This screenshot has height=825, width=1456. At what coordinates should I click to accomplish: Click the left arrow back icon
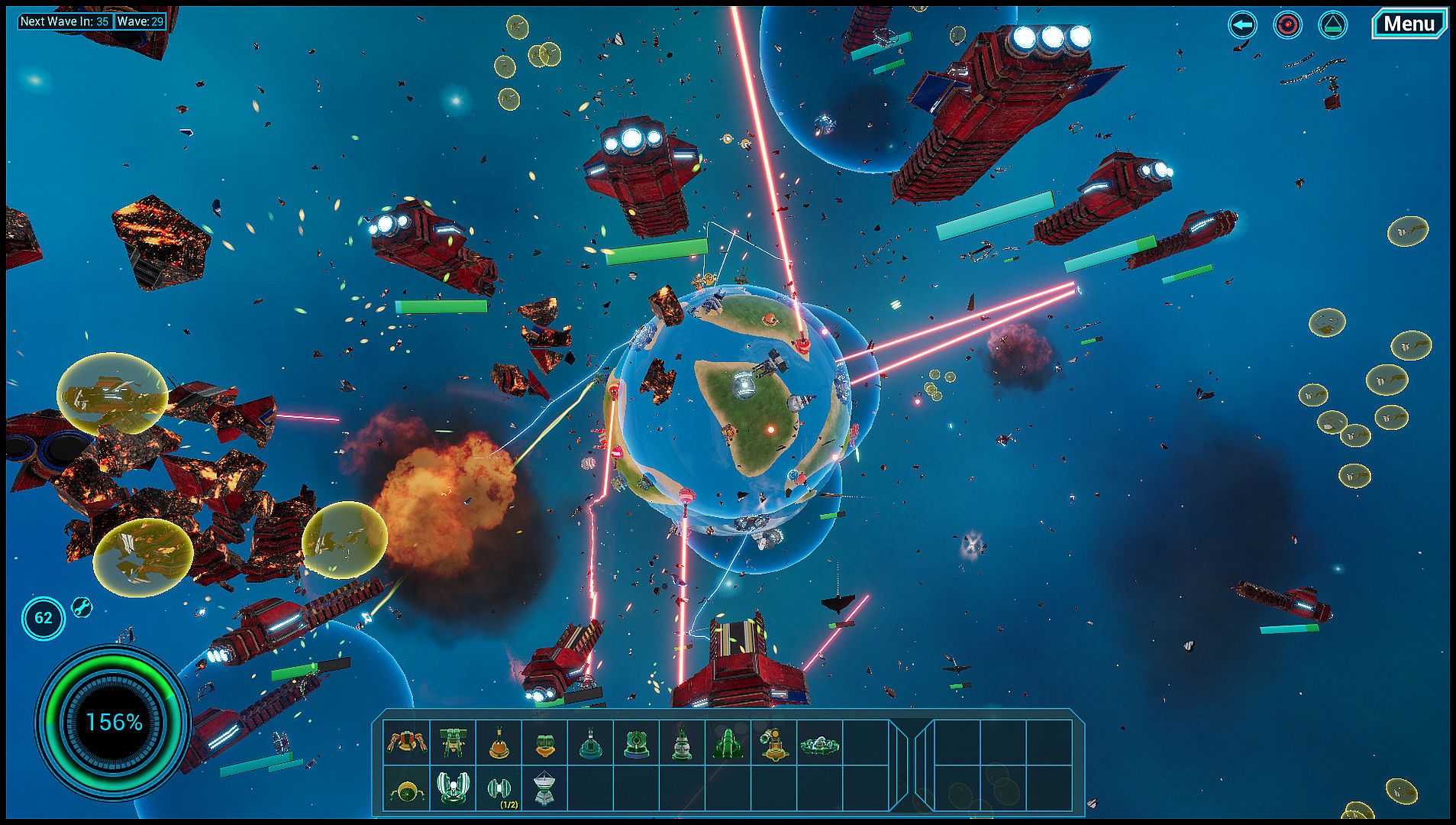pyautogui.click(x=1242, y=25)
